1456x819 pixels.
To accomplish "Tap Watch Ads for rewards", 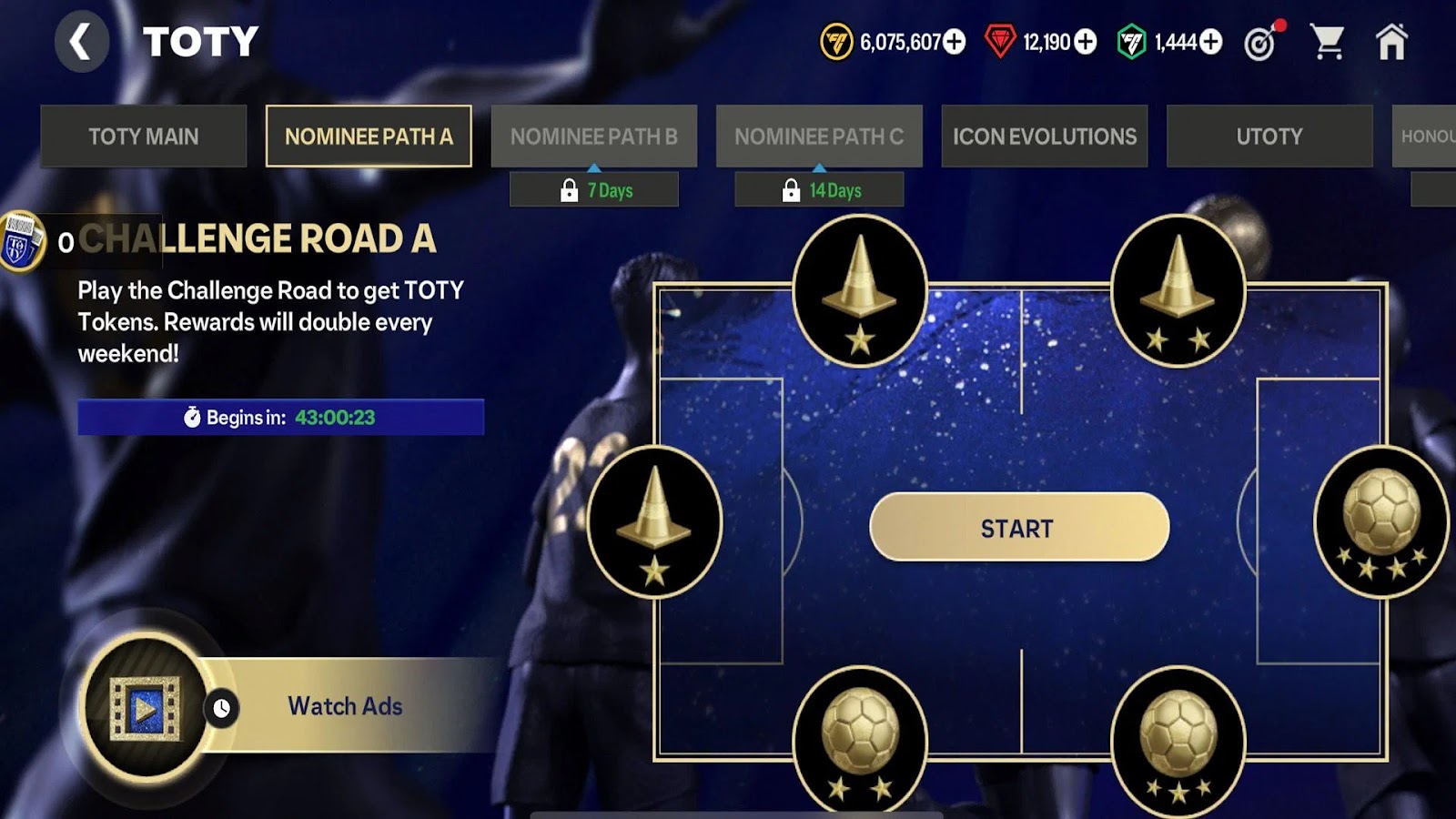I will (346, 705).
